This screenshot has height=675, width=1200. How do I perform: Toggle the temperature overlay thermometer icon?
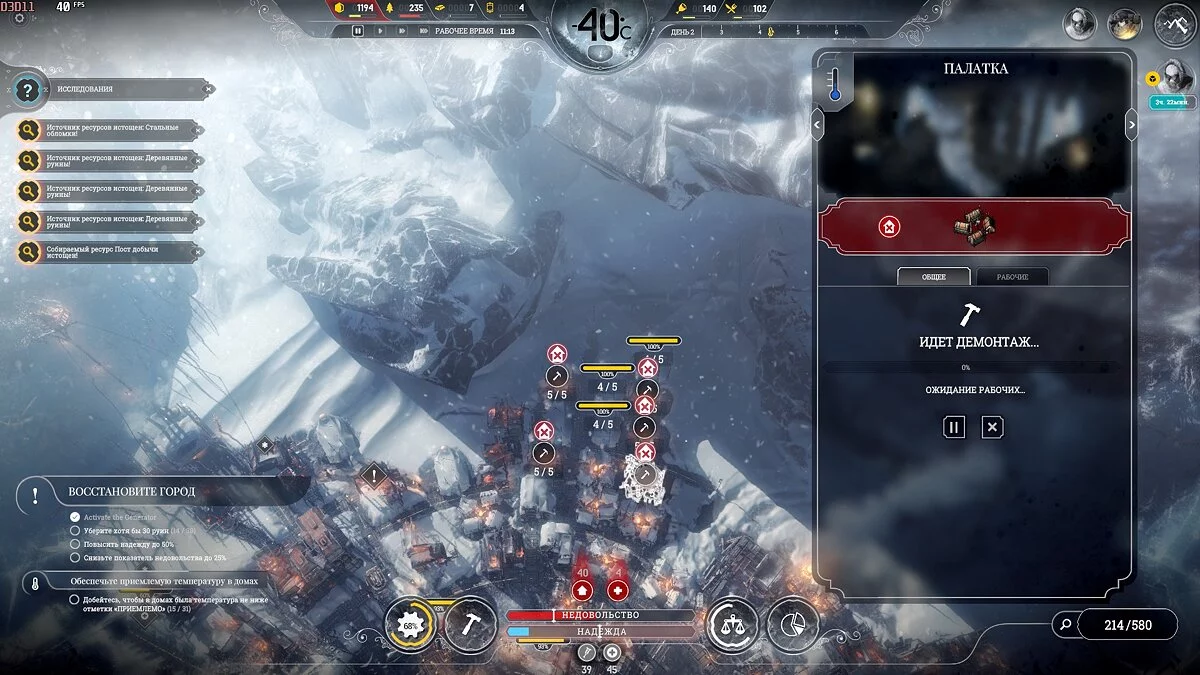834,82
